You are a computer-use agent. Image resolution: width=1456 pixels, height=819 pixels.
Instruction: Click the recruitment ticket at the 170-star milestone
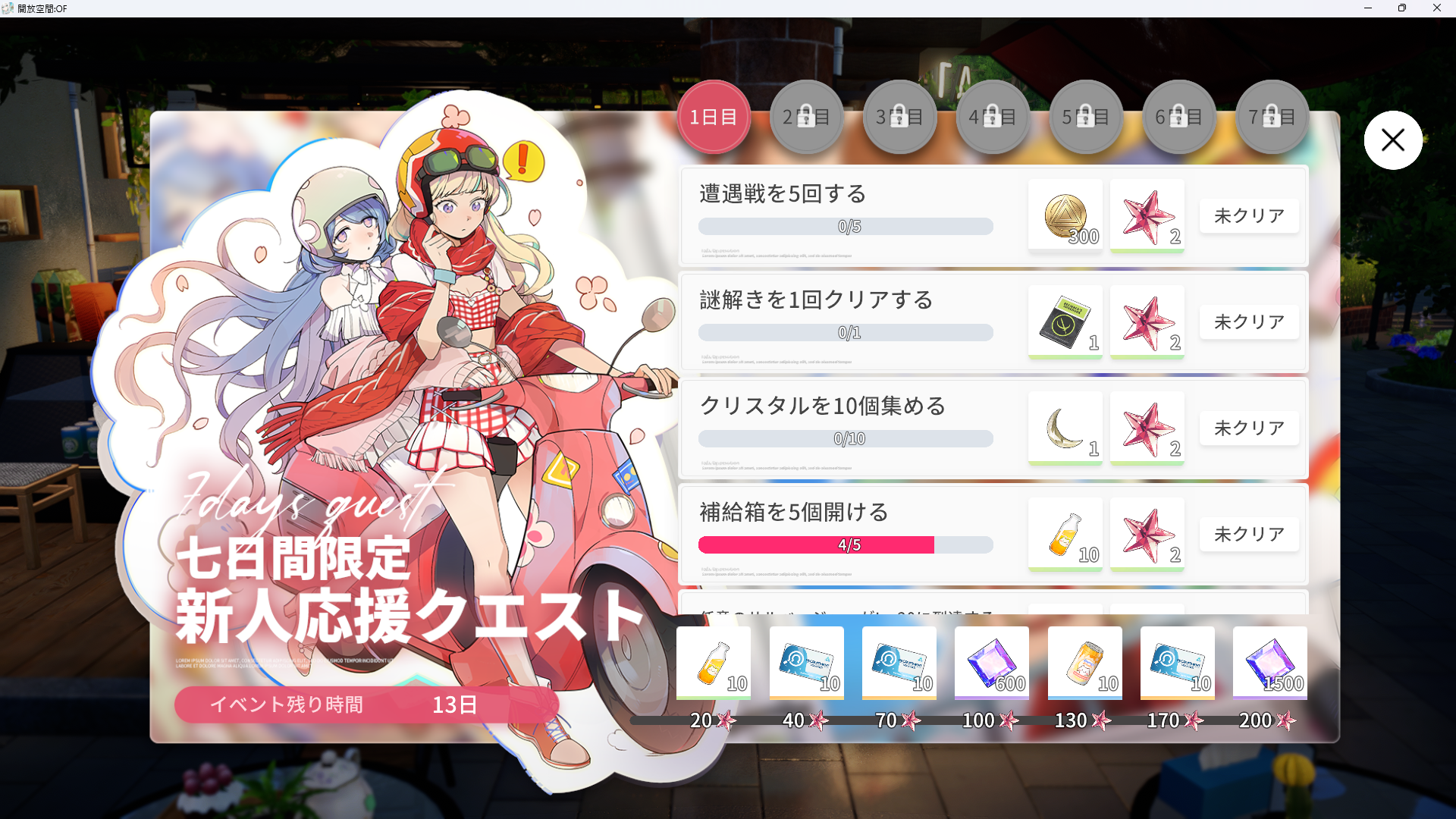(x=1177, y=662)
